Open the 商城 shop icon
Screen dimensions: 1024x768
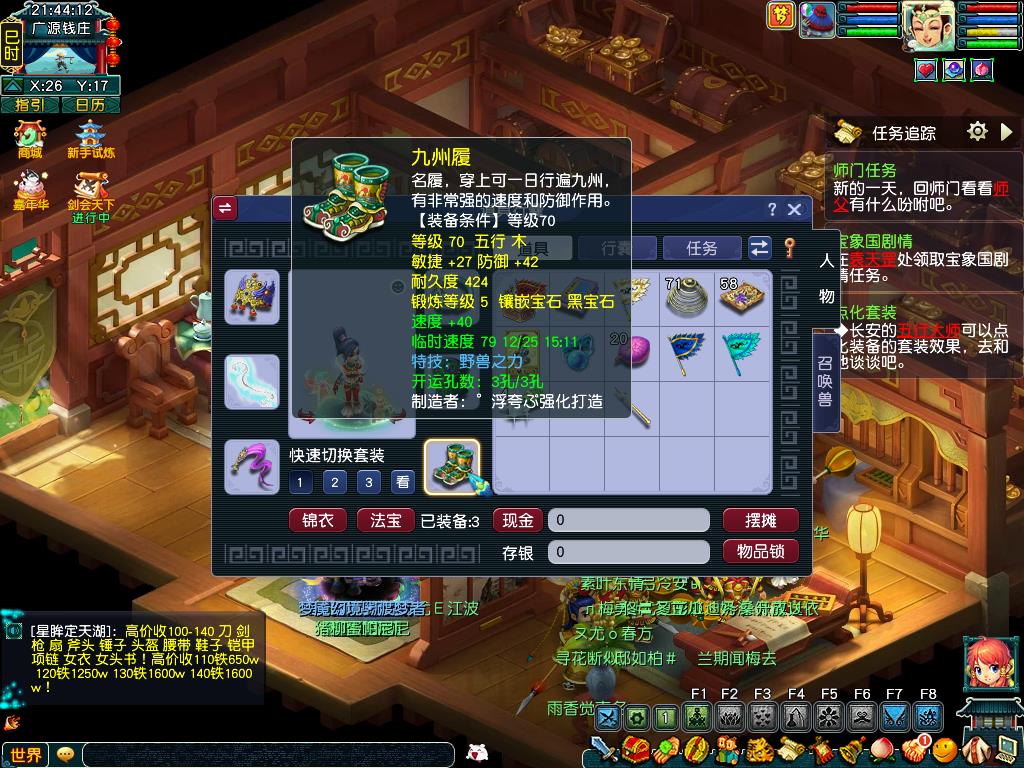point(30,138)
